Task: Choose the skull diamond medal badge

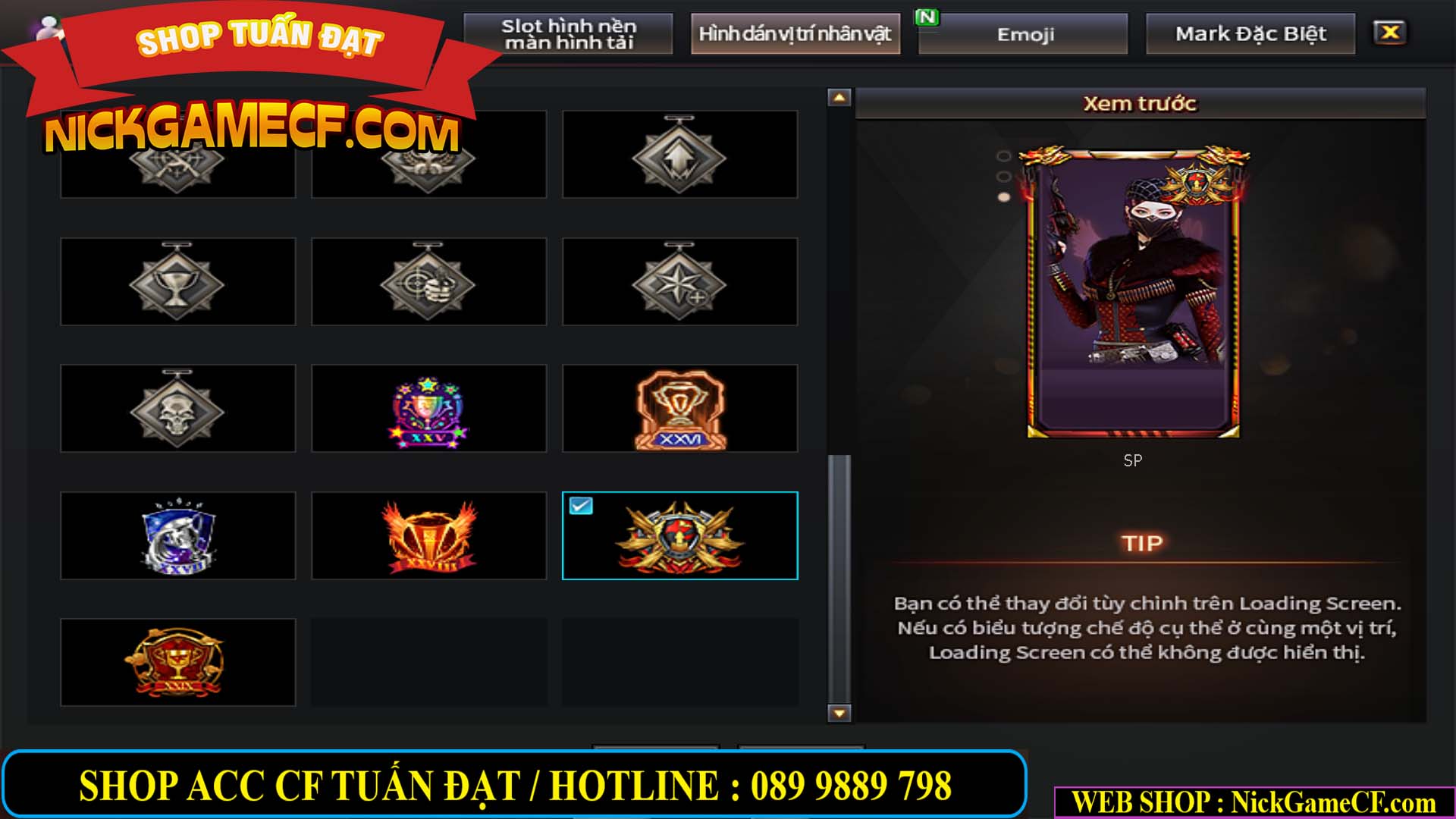Action: click(x=177, y=408)
